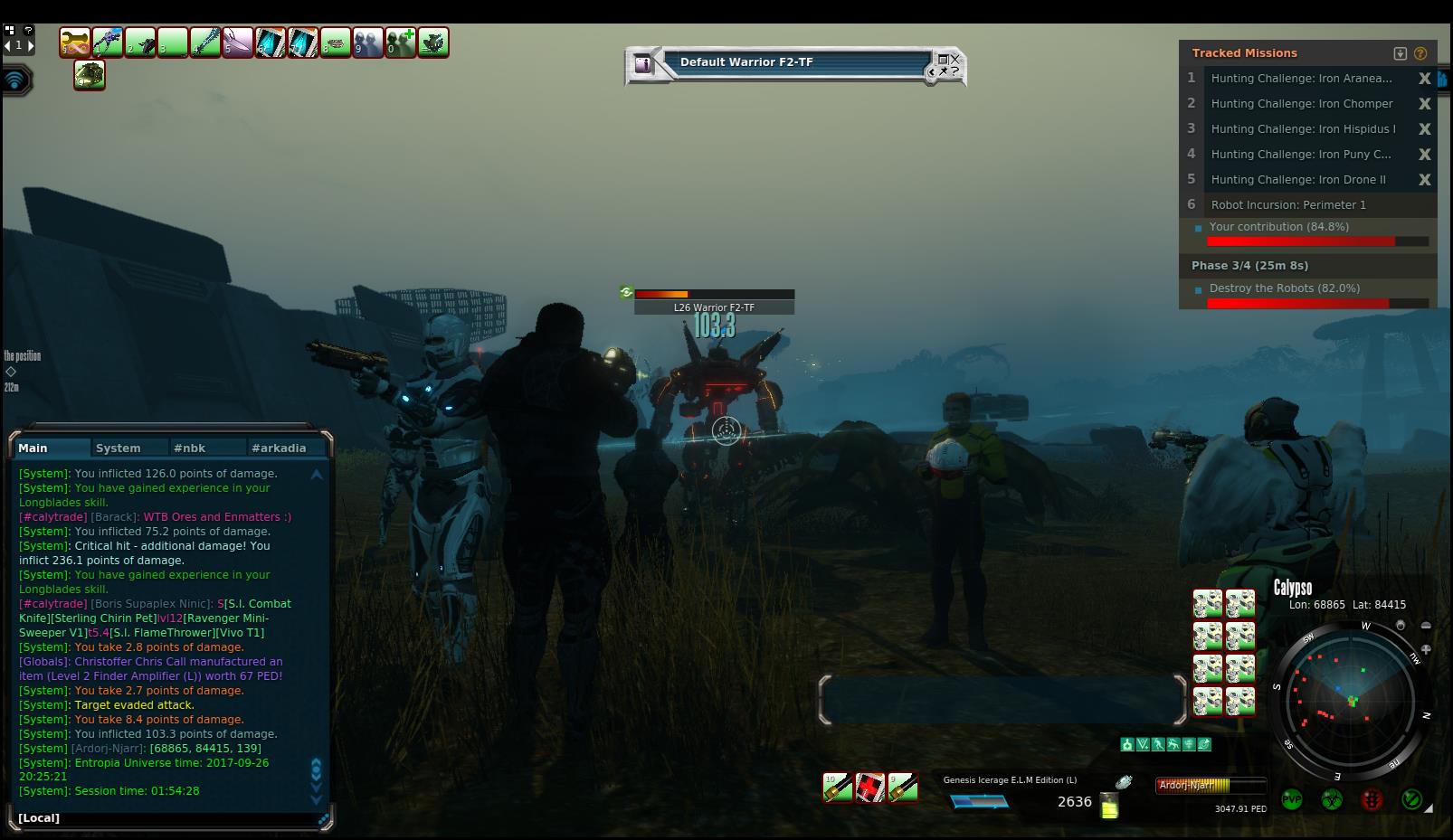Screen dimensions: 1453x840
Task: Stop tracking the Iron Drone II challenge
Action: (x=1424, y=180)
